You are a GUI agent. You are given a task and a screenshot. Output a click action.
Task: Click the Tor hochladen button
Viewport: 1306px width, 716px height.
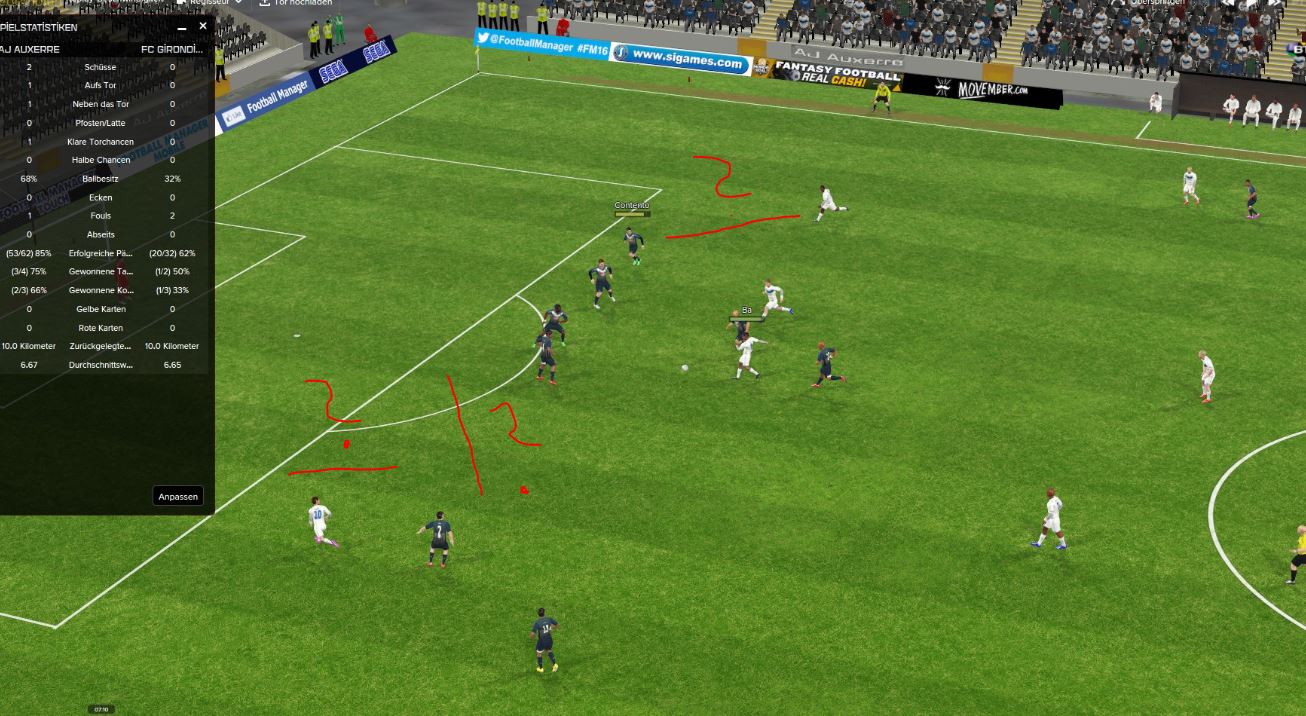(298, 3)
